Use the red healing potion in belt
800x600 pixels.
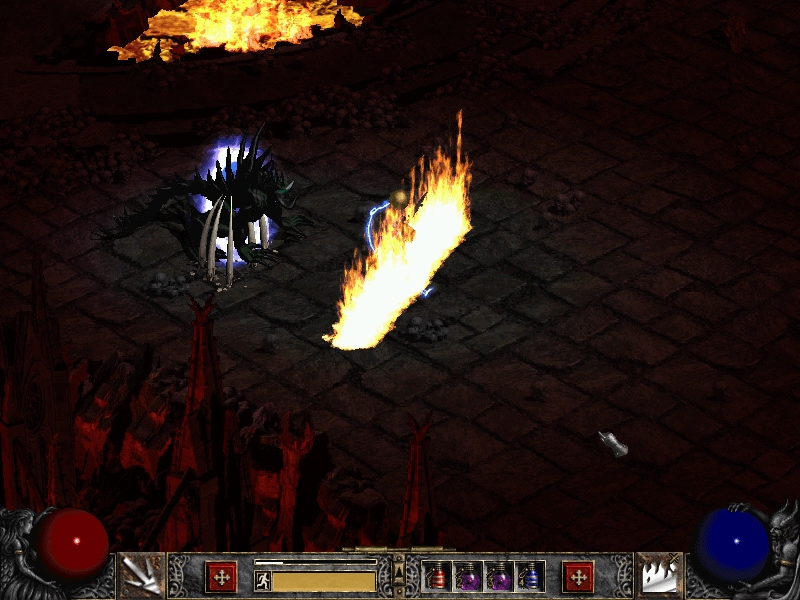(437, 576)
